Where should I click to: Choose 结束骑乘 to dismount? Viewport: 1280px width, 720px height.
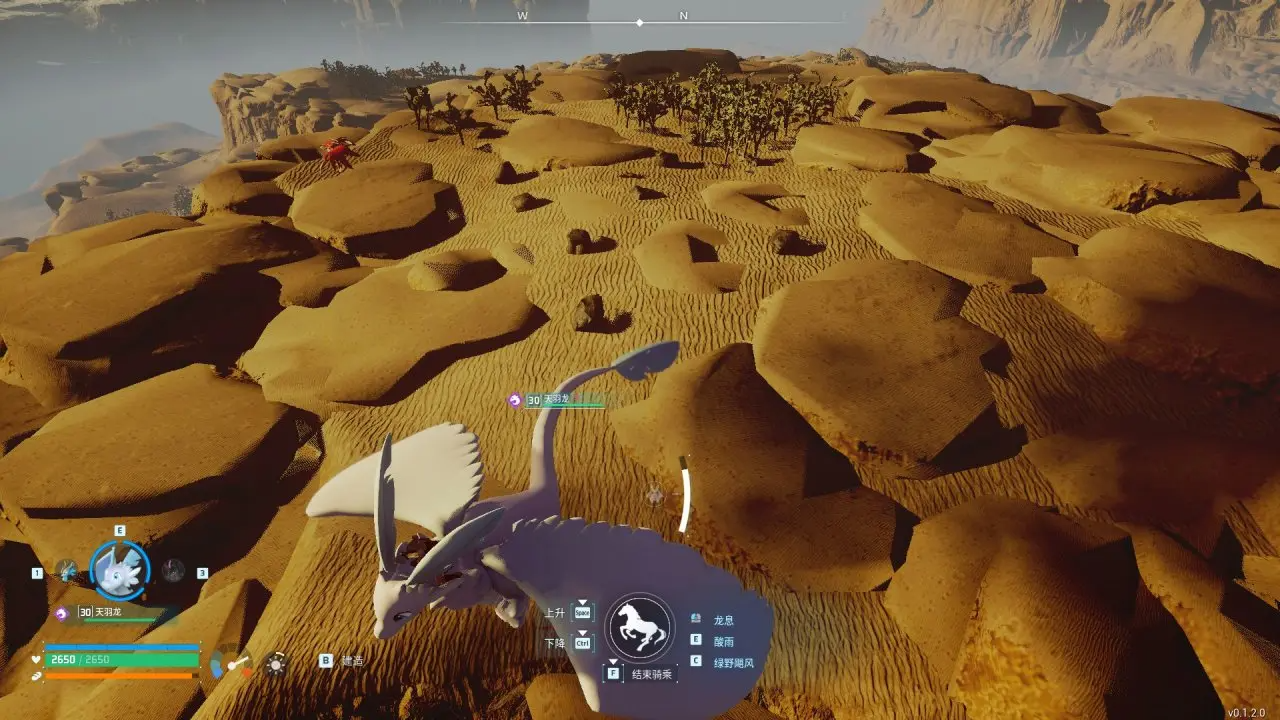tap(653, 674)
